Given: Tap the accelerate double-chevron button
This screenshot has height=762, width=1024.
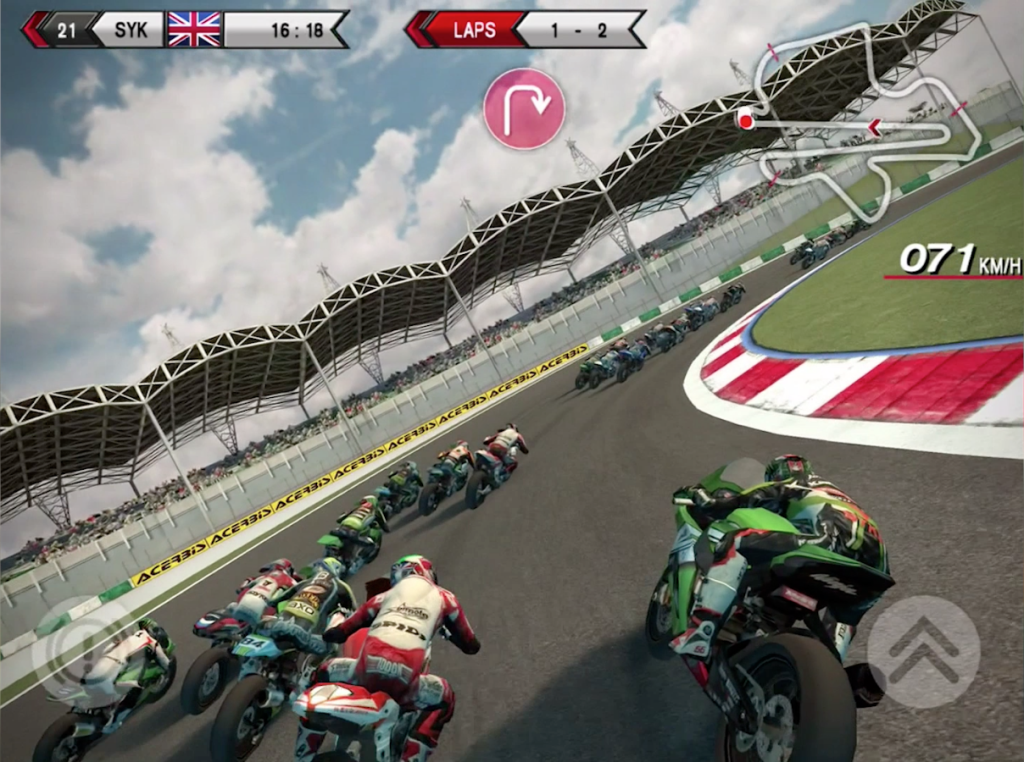Looking at the screenshot, I should tap(922, 650).
